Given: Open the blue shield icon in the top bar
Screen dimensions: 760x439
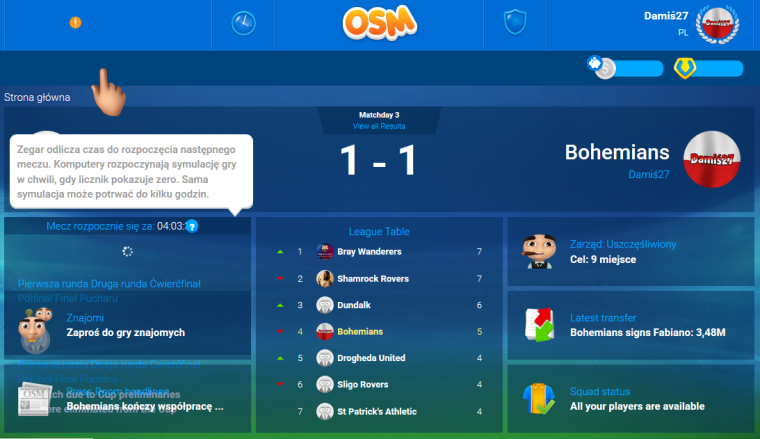Looking at the screenshot, I should [514, 23].
